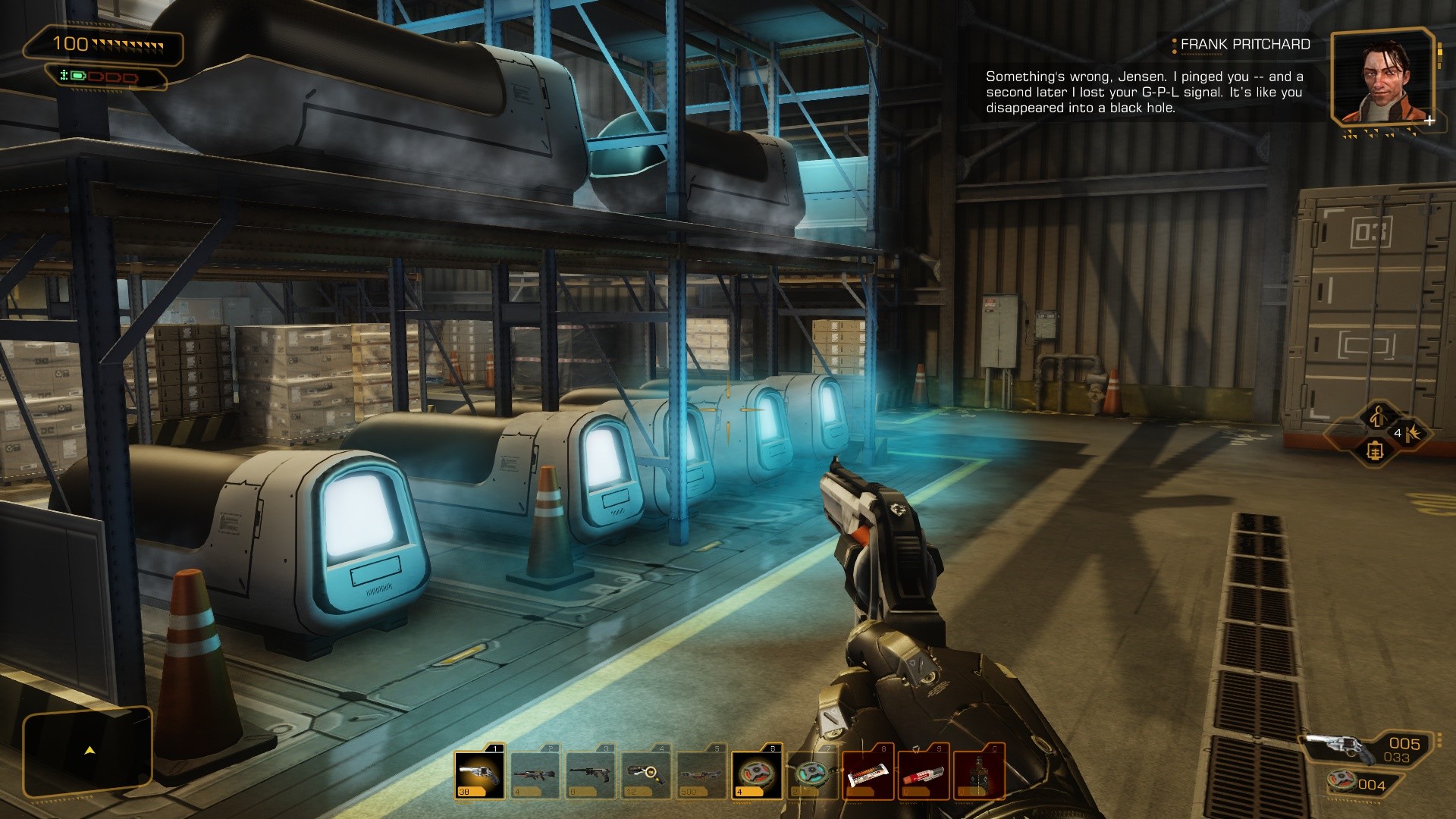This screenshot has width=1456, height=819.
Task: Equip the red mine in slot 6
Action: [757, 775]
